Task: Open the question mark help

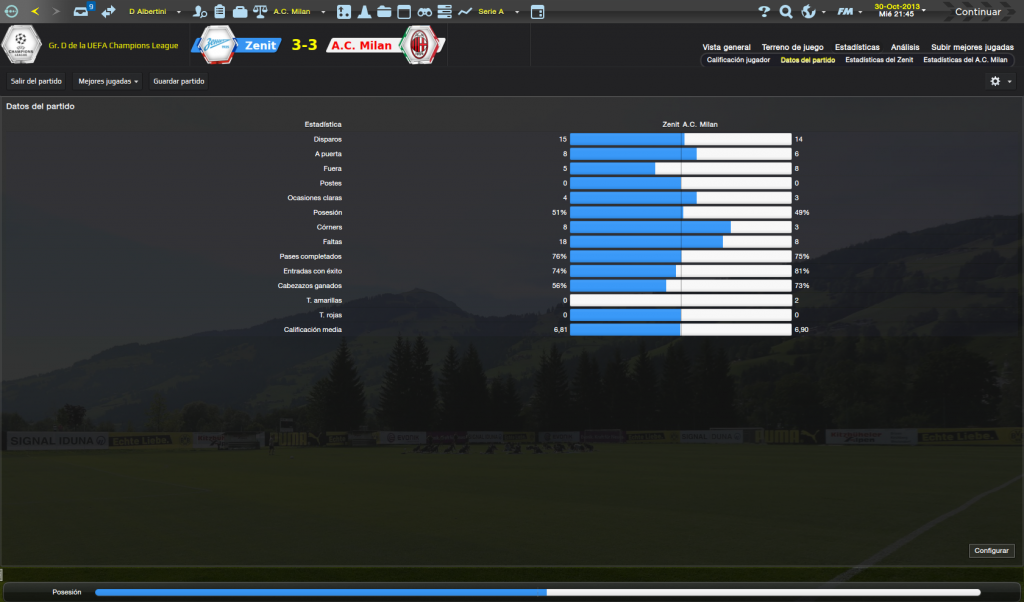Action: coord(764,12)
